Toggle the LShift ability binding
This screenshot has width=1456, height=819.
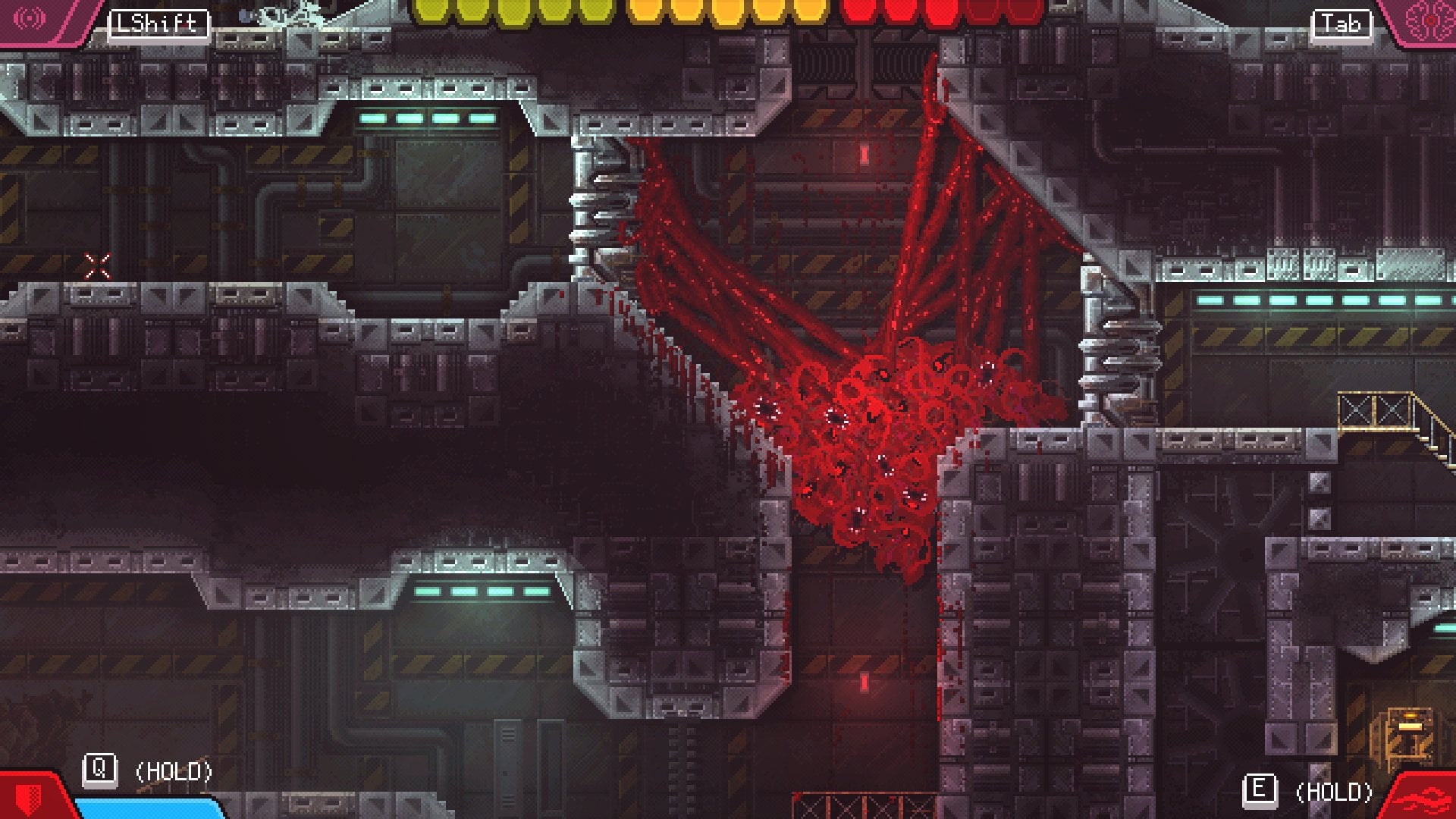coord(158,23)
